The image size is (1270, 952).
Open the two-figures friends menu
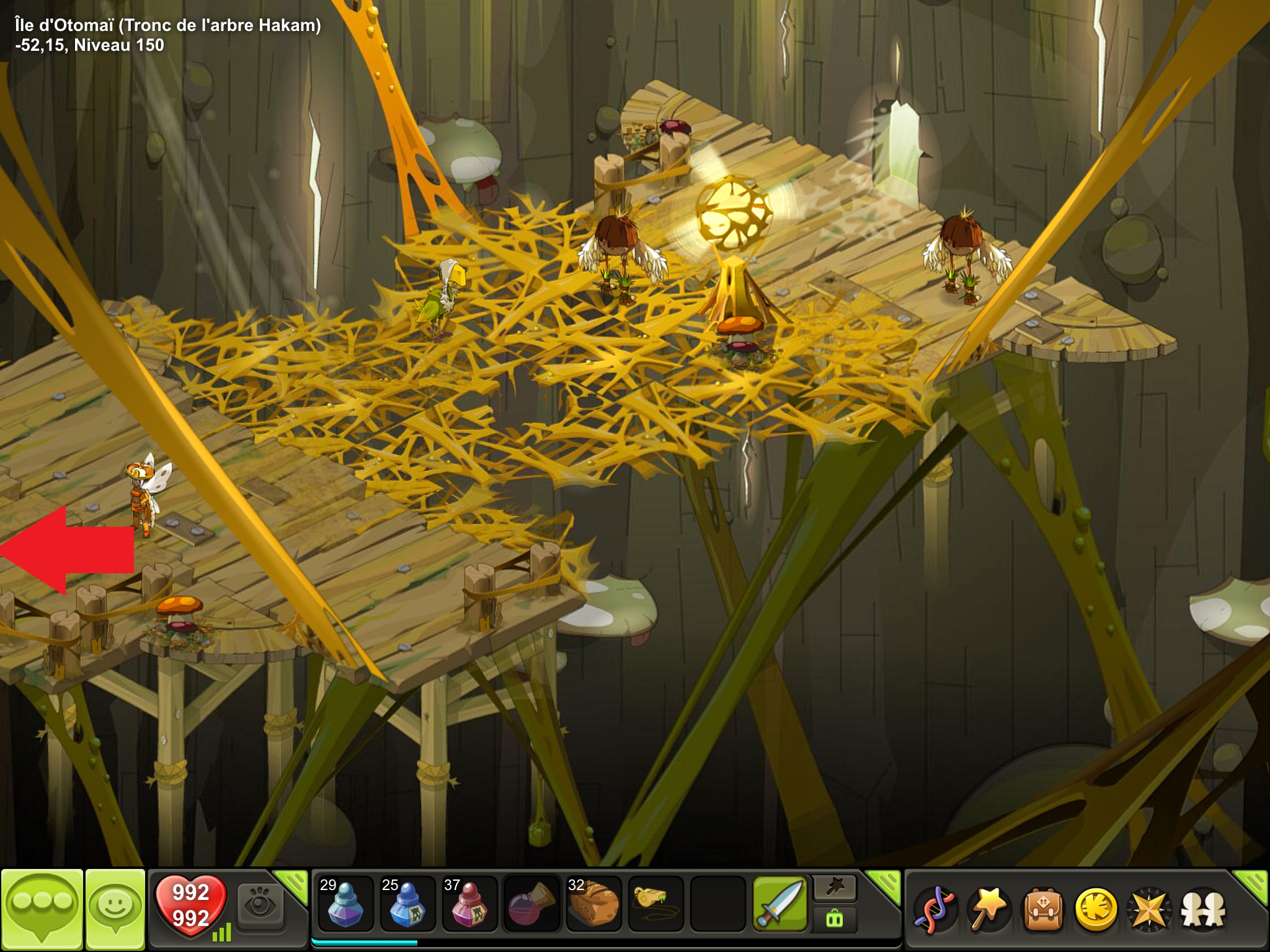1203,910
